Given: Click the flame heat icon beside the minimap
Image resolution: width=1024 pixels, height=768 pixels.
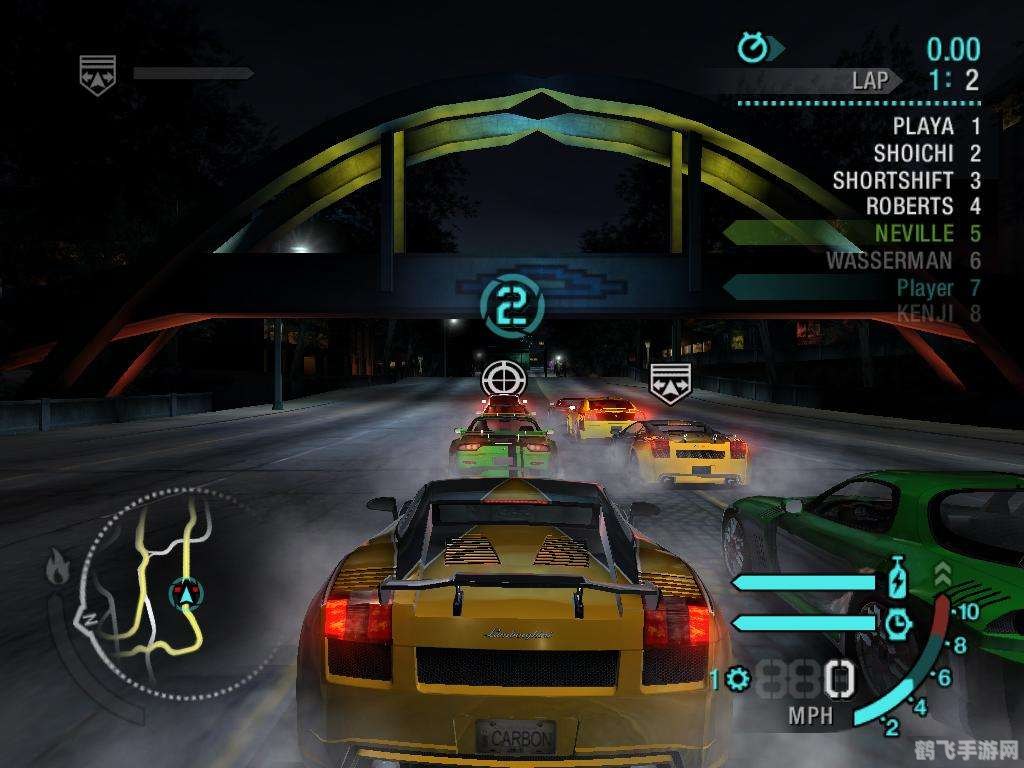Looking at the screenshot, I should pos(58,568).
